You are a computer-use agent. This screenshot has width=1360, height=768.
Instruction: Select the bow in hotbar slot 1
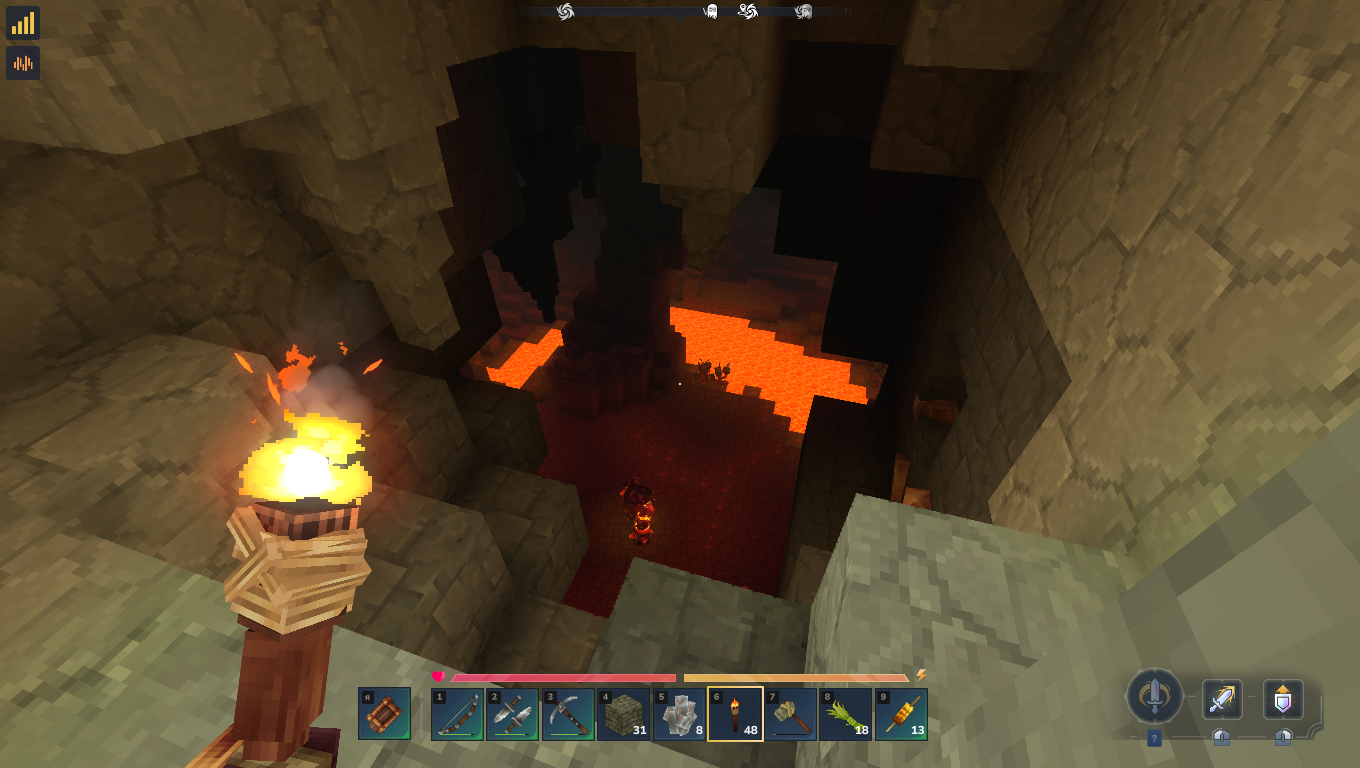pos(458,714)
